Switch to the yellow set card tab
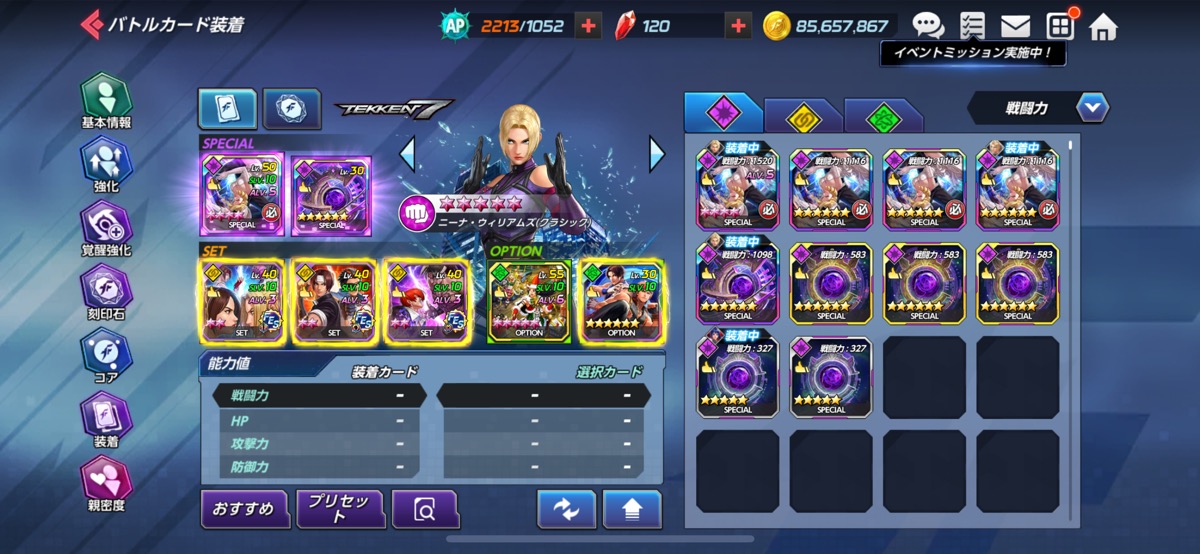Viewport: 1200px width, 554px height. [802, 115]
